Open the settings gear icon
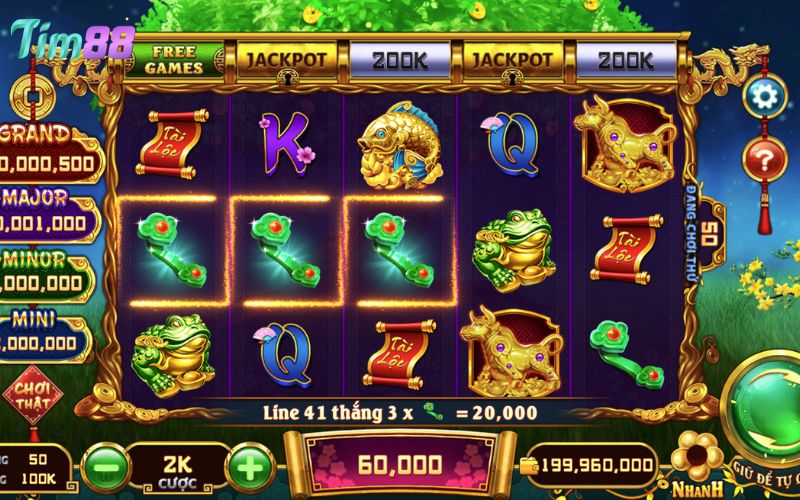The width and height of the screenshot is (800, 500). pos(766,97)
